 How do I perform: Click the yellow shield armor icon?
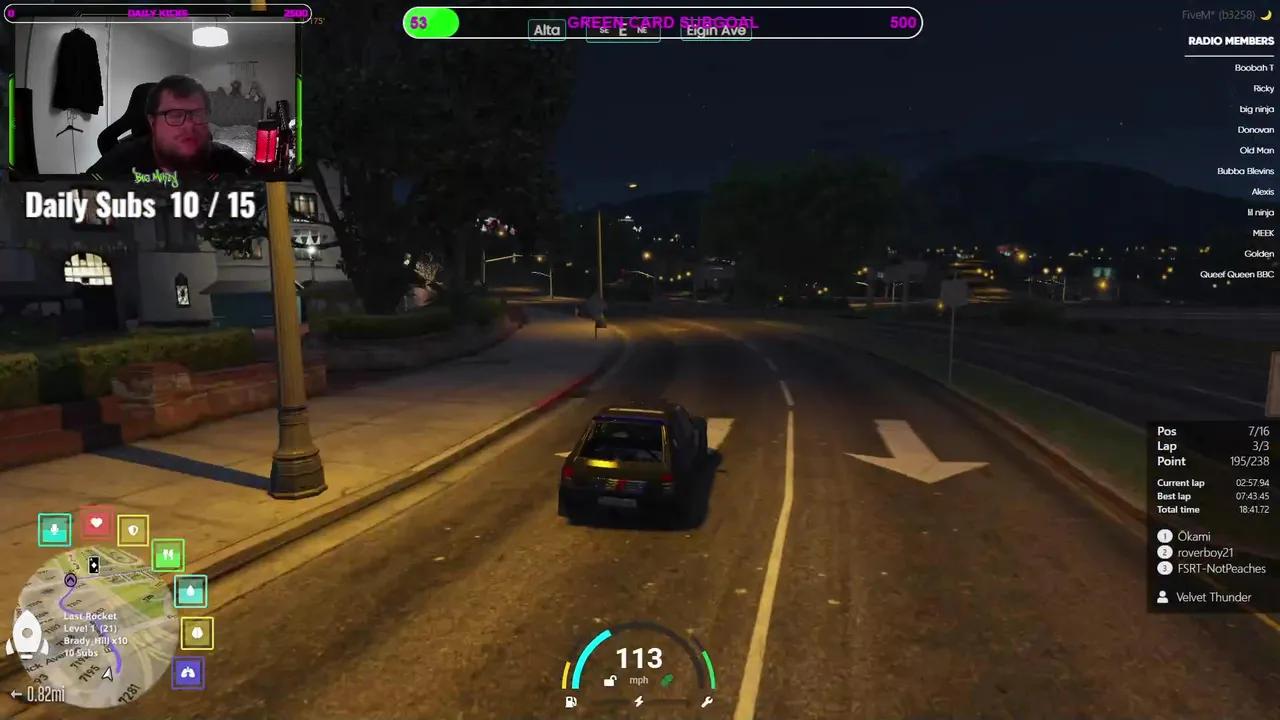point(133,529)
